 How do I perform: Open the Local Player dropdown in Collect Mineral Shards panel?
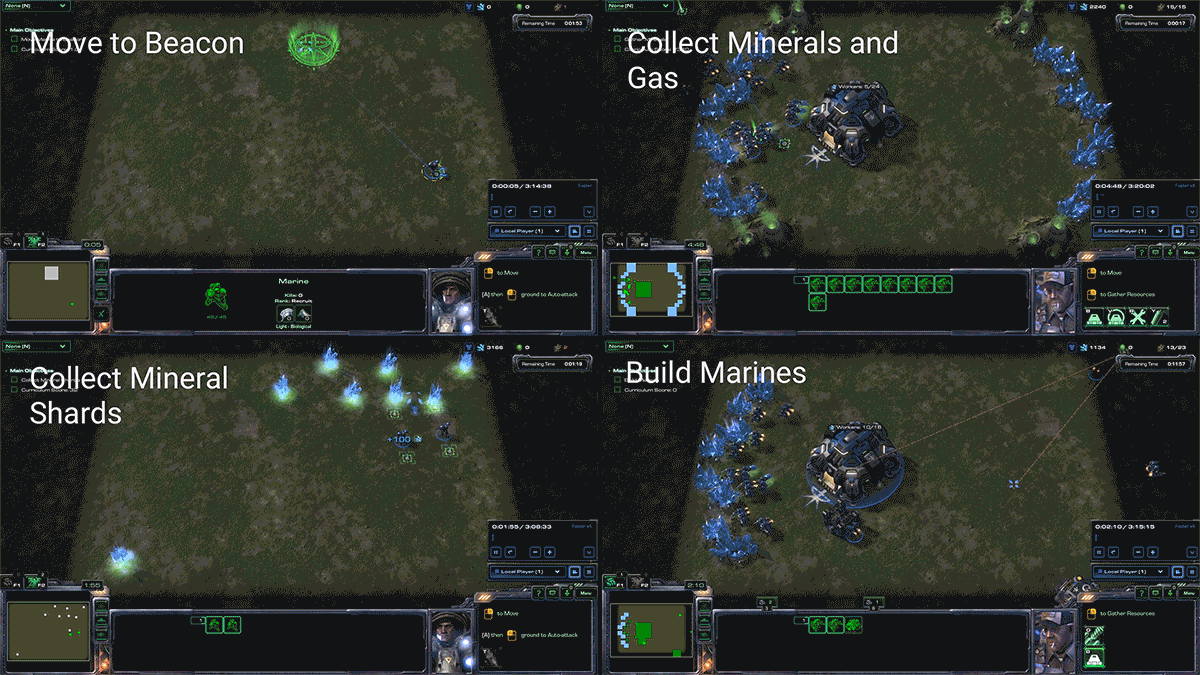528,571
